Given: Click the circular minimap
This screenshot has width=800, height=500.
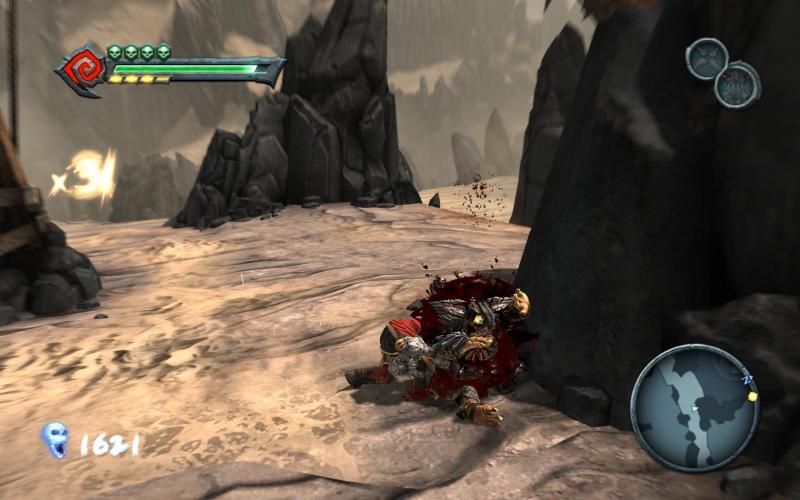Looking at the screenshot, I should click(695, 407).
